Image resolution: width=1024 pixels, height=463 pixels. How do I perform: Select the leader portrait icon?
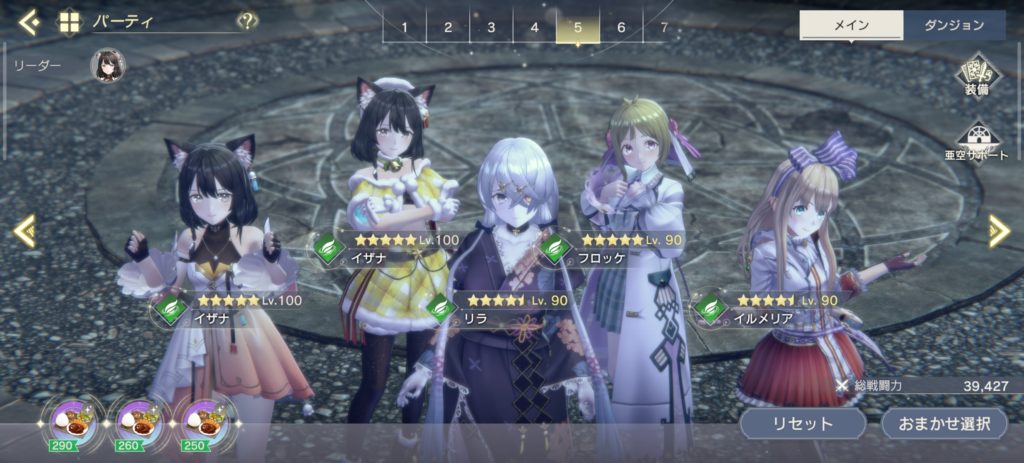point(107,66)
